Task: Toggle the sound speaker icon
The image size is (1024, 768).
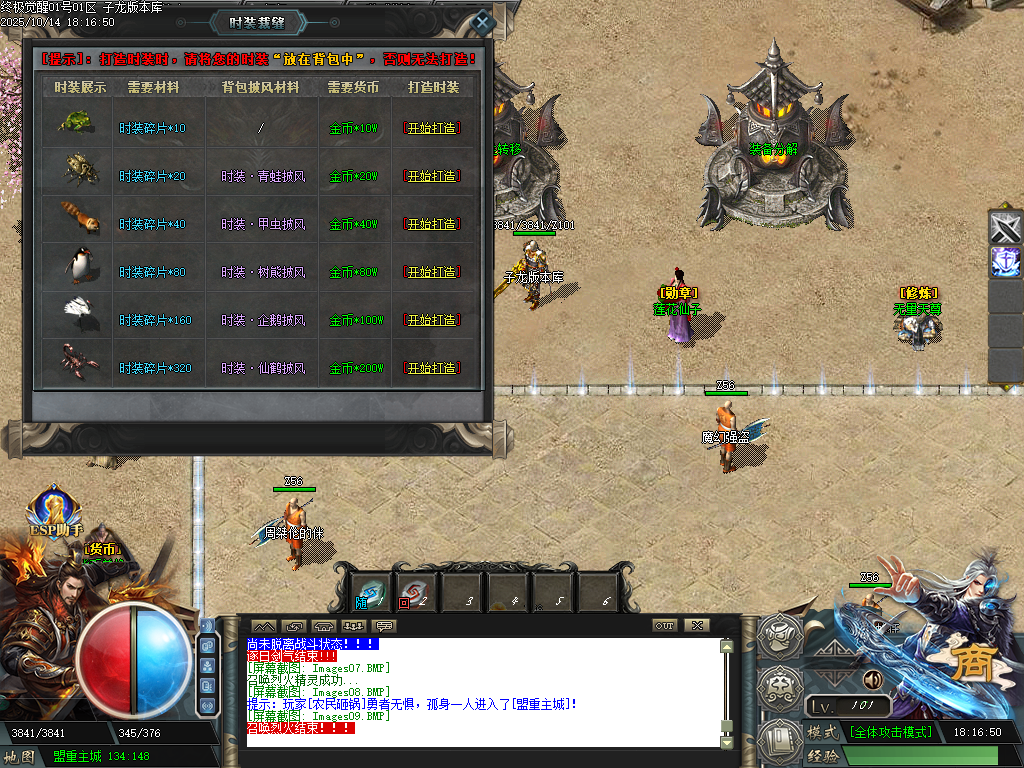Action: tap(873, 680)
